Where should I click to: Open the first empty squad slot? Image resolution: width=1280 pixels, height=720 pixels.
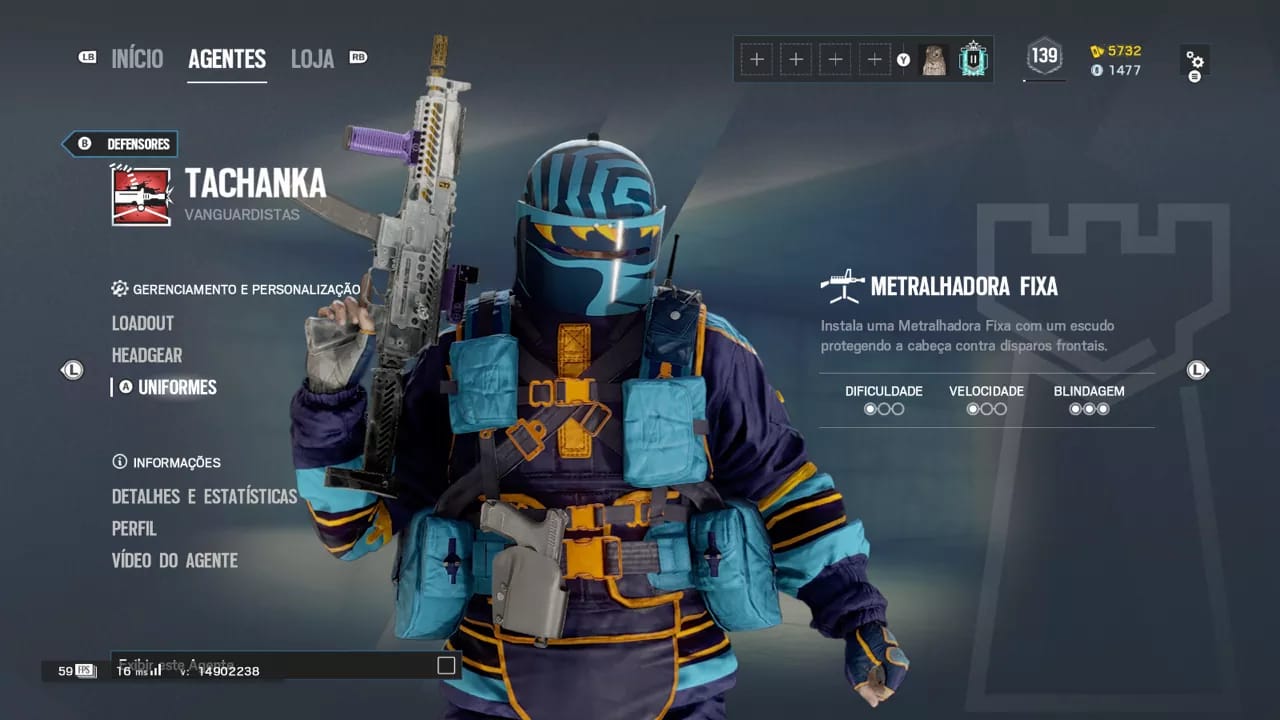757,59
